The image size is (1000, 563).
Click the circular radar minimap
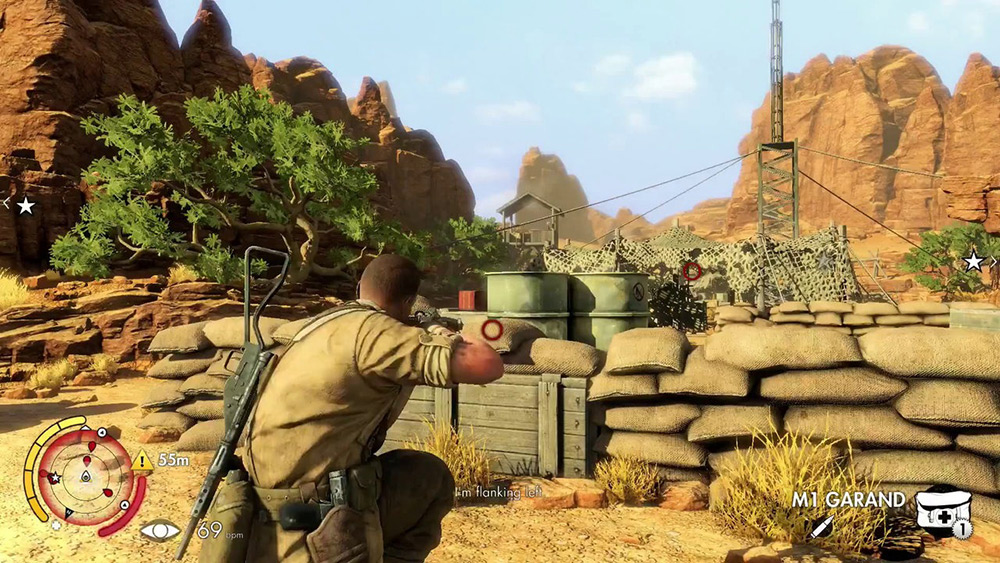pos(85,476)
